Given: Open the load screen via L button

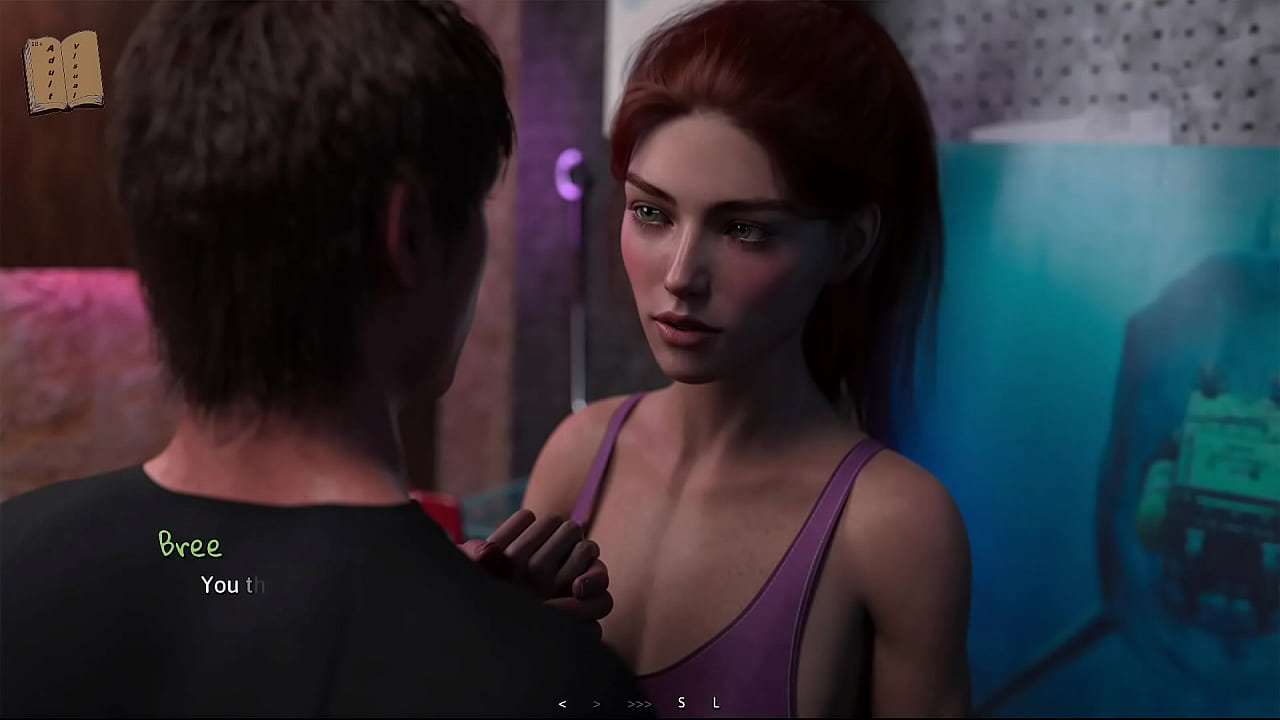Looking at the screenshot, I should (716, 703).
